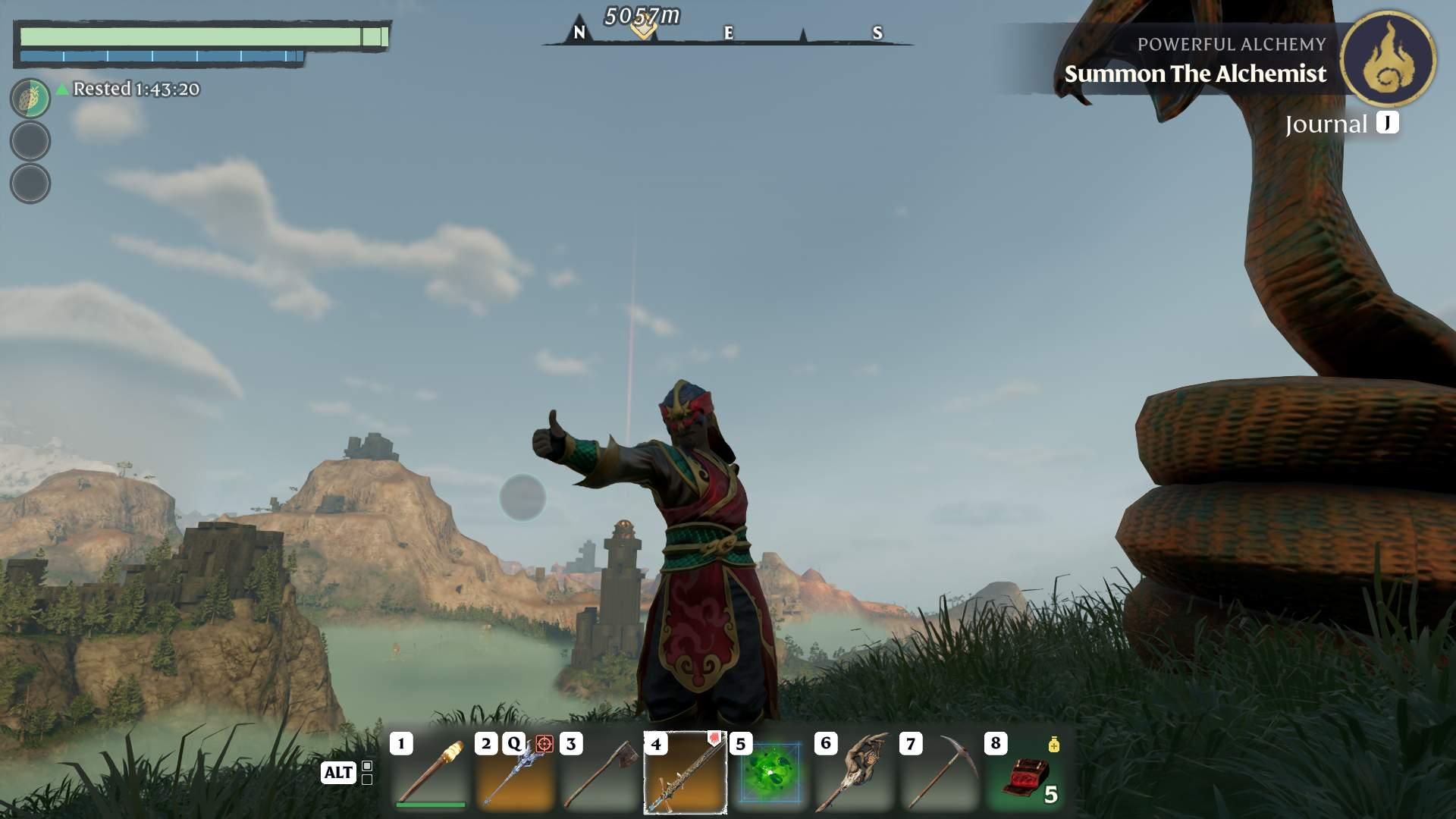The image size is (1456, 819).
Task: Choose the axe in hotbar slot 3
Action: pos(601,772)
